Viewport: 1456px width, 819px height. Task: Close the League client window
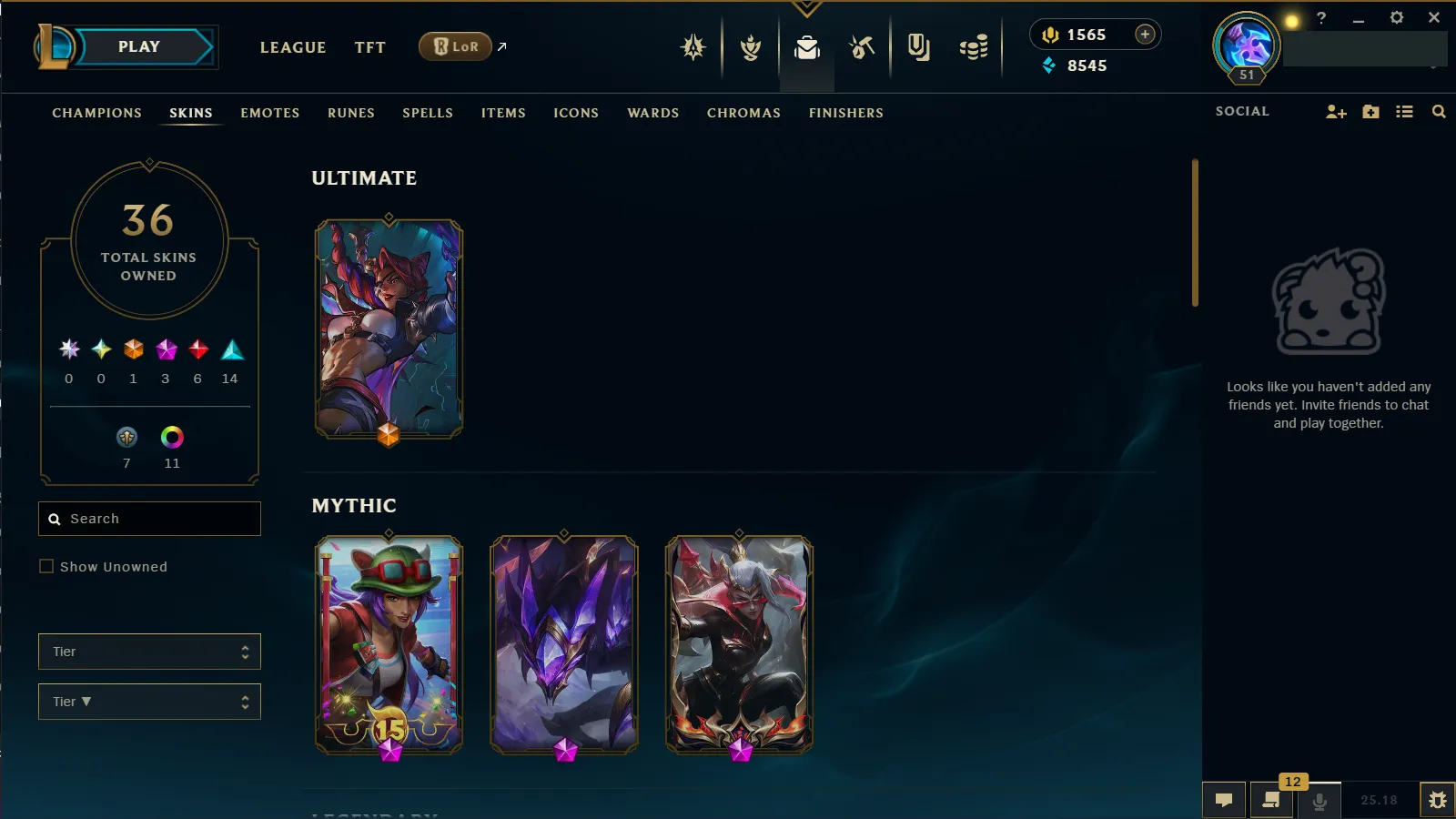(x=1434, y=17)
